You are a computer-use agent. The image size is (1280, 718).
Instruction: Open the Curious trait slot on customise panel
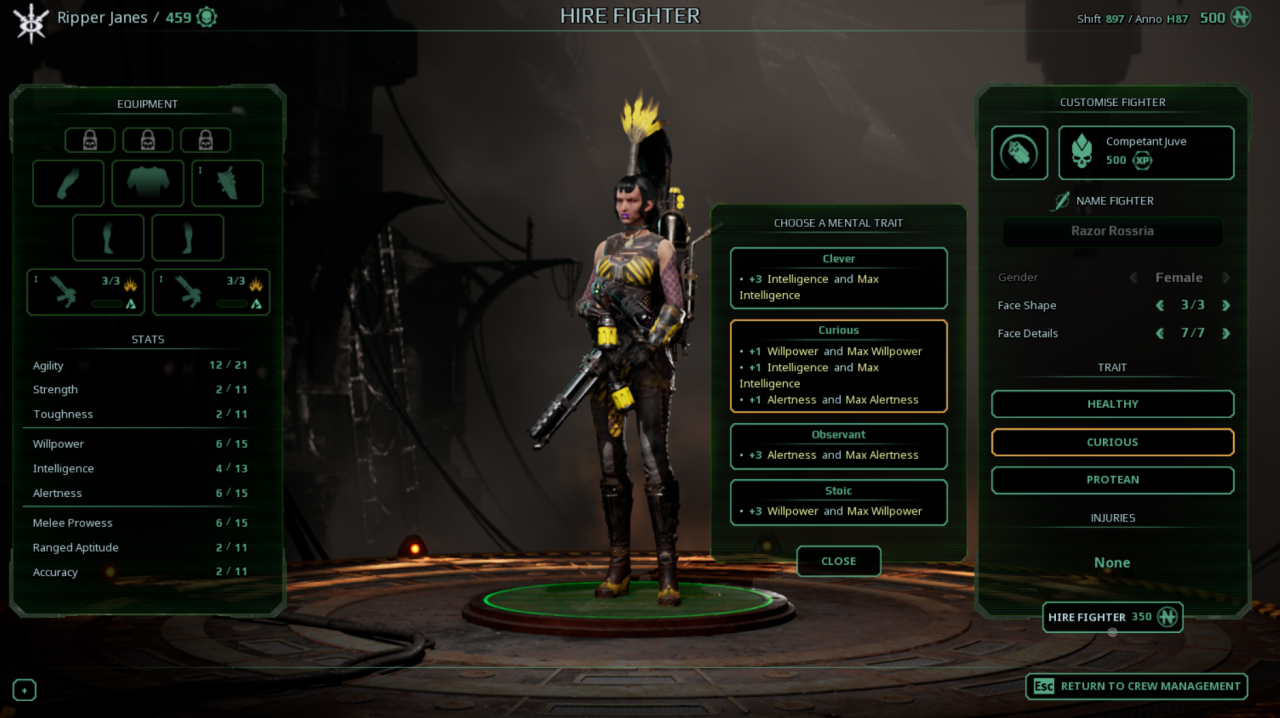coord(1112,442)
